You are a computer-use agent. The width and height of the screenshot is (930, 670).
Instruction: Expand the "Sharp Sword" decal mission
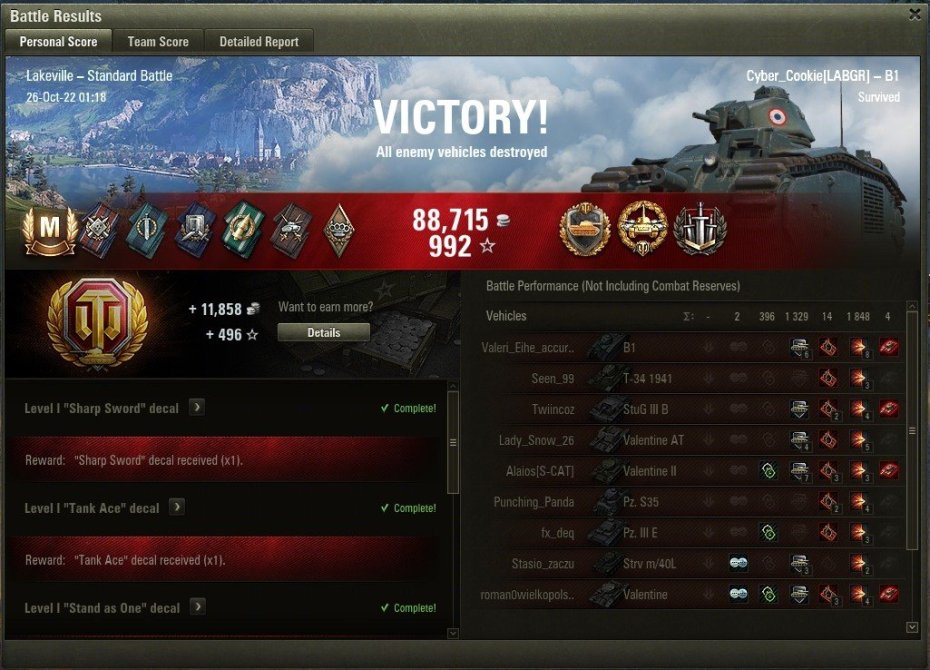point(197,407)
